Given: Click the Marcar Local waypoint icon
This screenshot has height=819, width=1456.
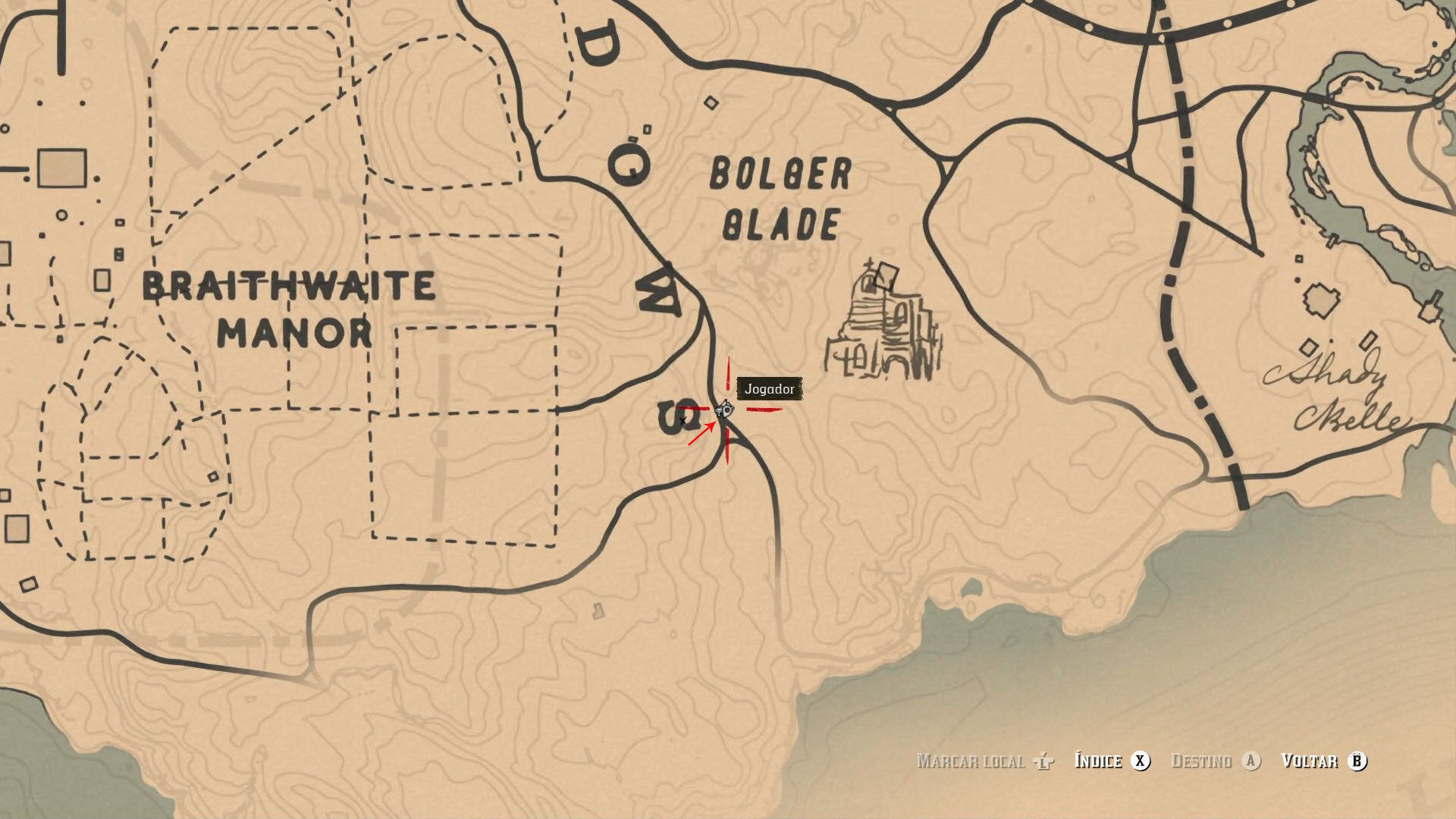Looking at the screenshot, I should [x=1045, y=762].
